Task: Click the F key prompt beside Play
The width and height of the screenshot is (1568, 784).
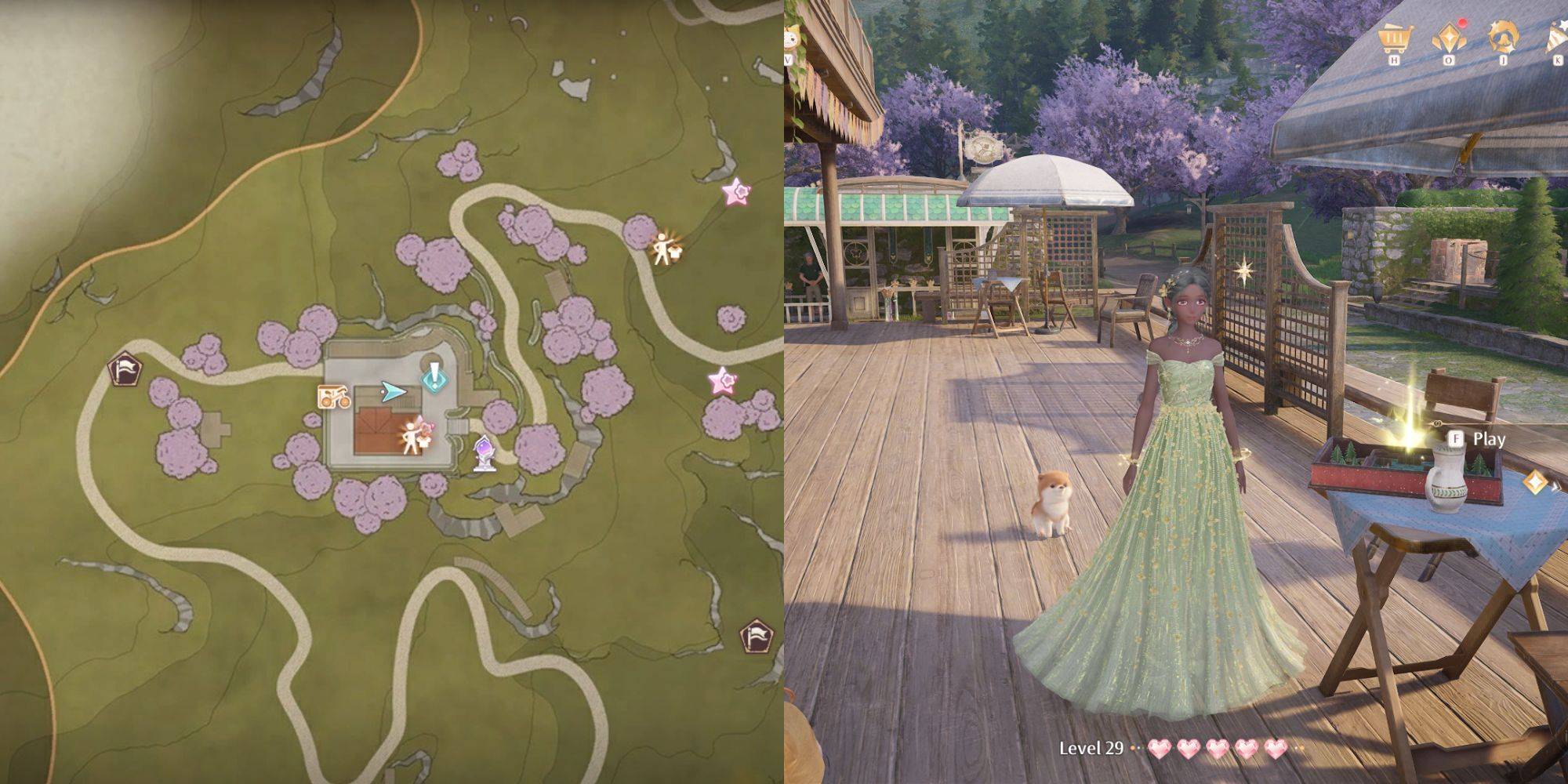Action: point(1457,439)
